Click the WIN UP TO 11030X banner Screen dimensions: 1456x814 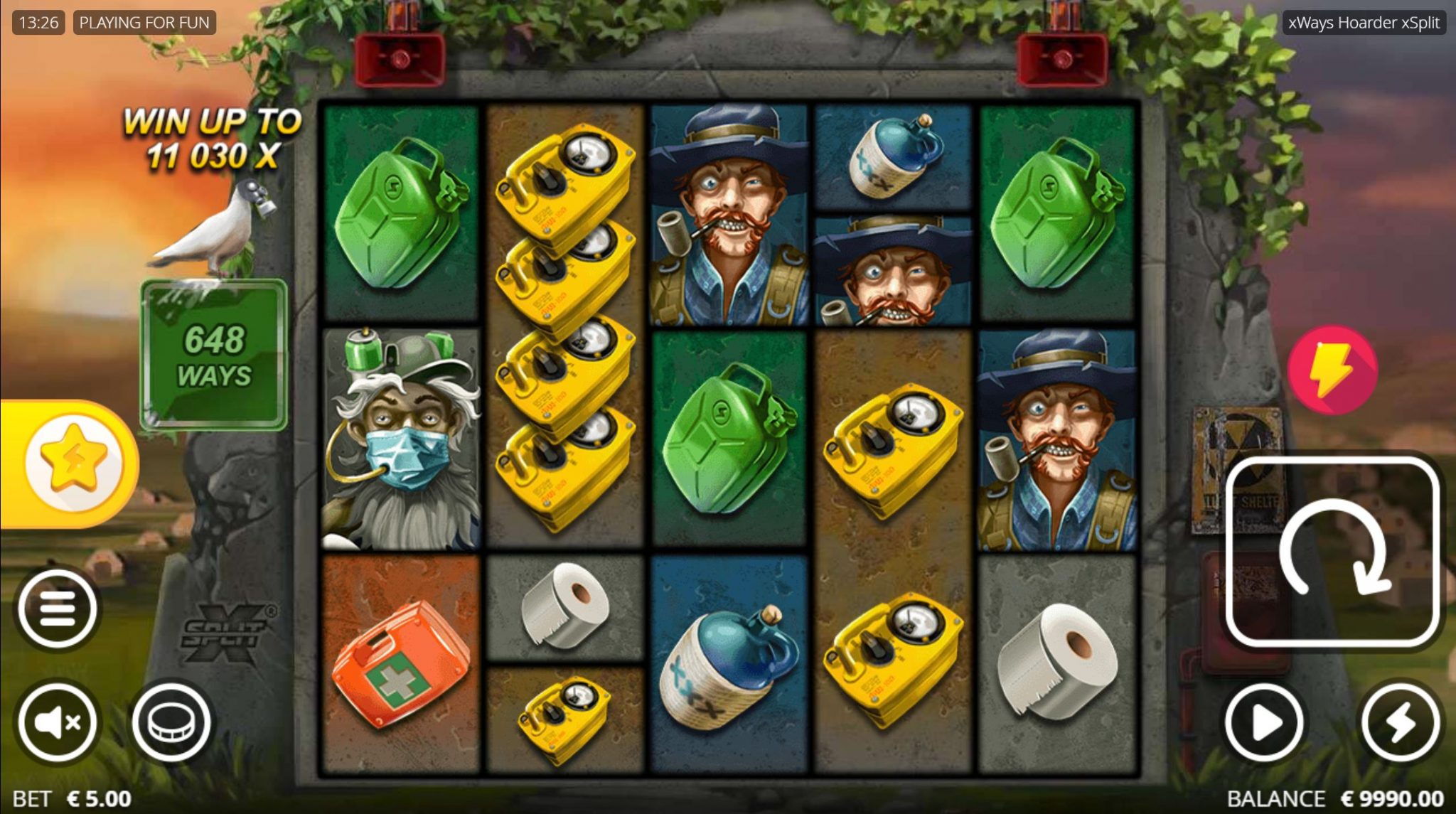click(x=213, y=138)
